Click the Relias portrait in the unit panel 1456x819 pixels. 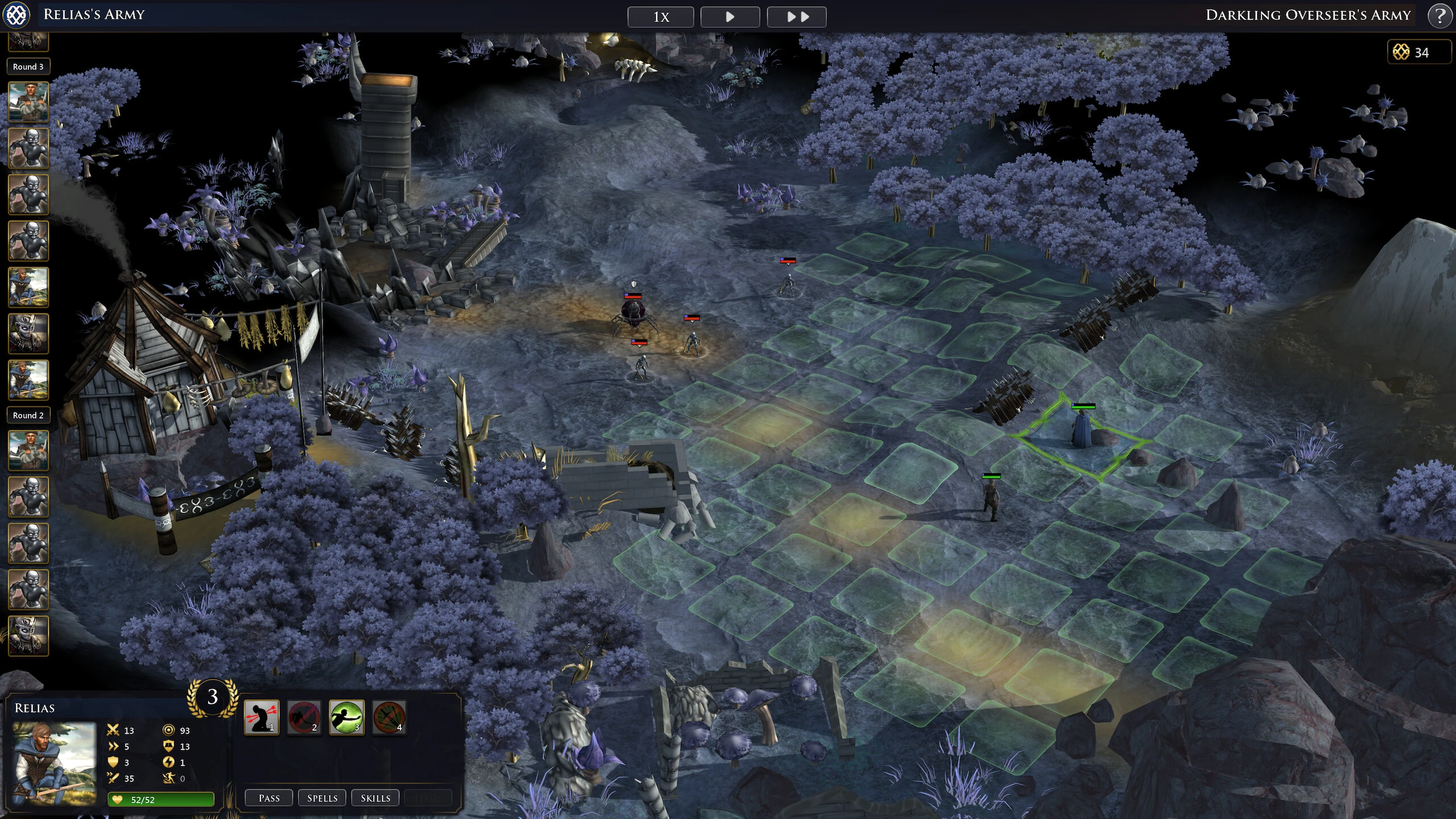click(55, 763)
